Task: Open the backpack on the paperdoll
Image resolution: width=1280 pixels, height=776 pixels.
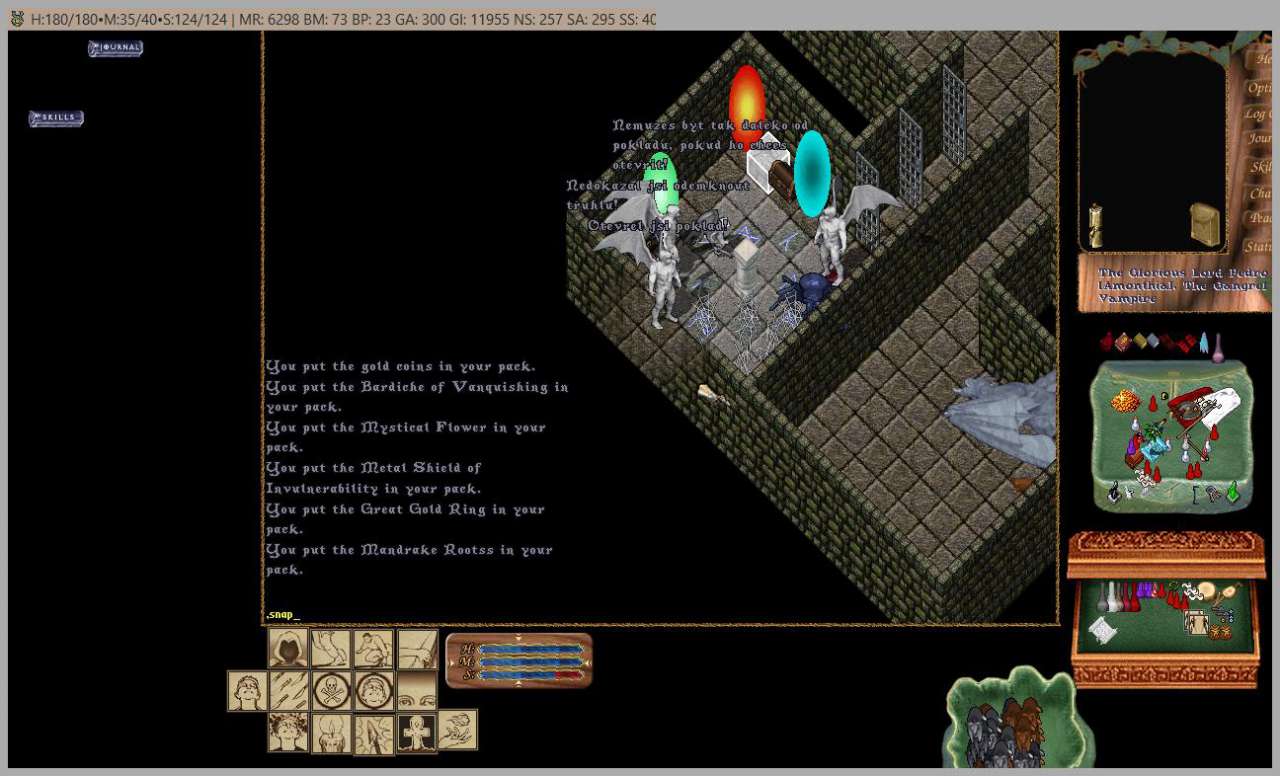Action: [x=1204, y=225]
